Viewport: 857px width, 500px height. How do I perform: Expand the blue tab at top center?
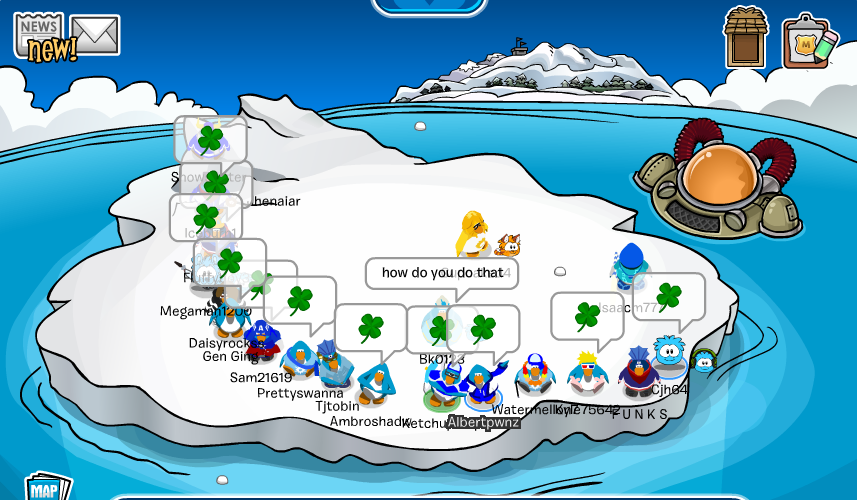tap(430, 6)
